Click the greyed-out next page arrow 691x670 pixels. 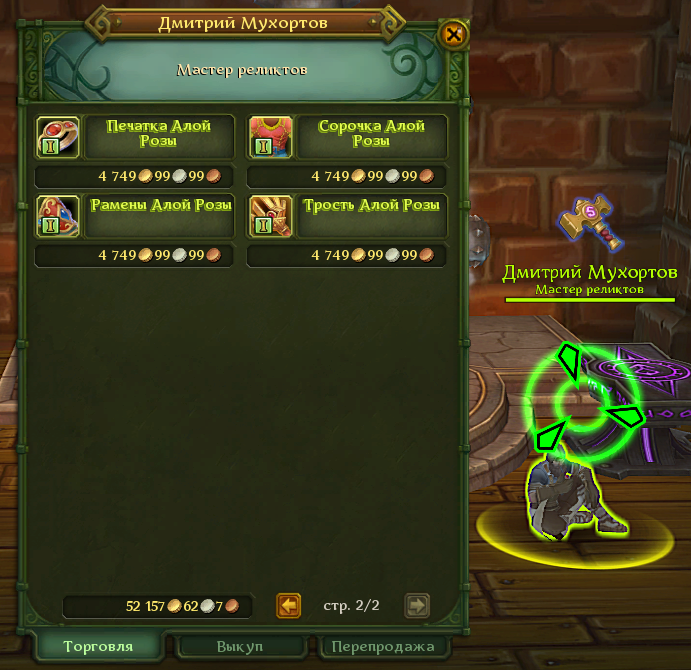[x=417, y=605]
